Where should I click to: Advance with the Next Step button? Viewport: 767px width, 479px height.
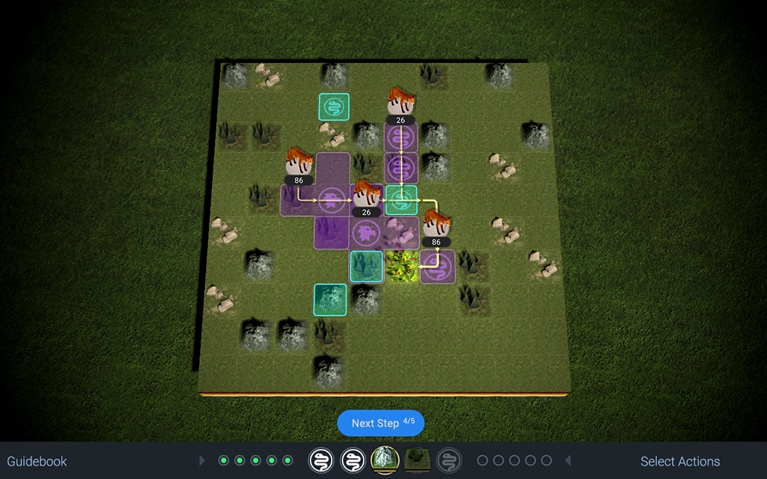point(381,423)
